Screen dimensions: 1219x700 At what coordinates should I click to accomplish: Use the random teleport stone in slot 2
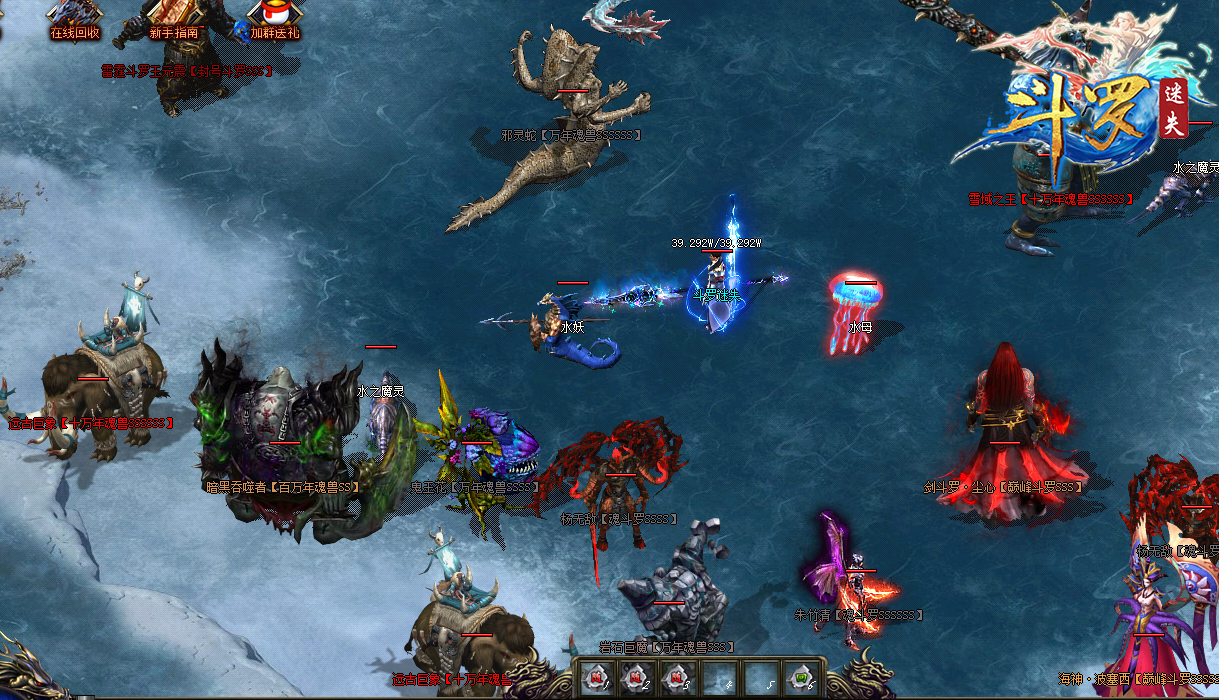pos(637,678)
